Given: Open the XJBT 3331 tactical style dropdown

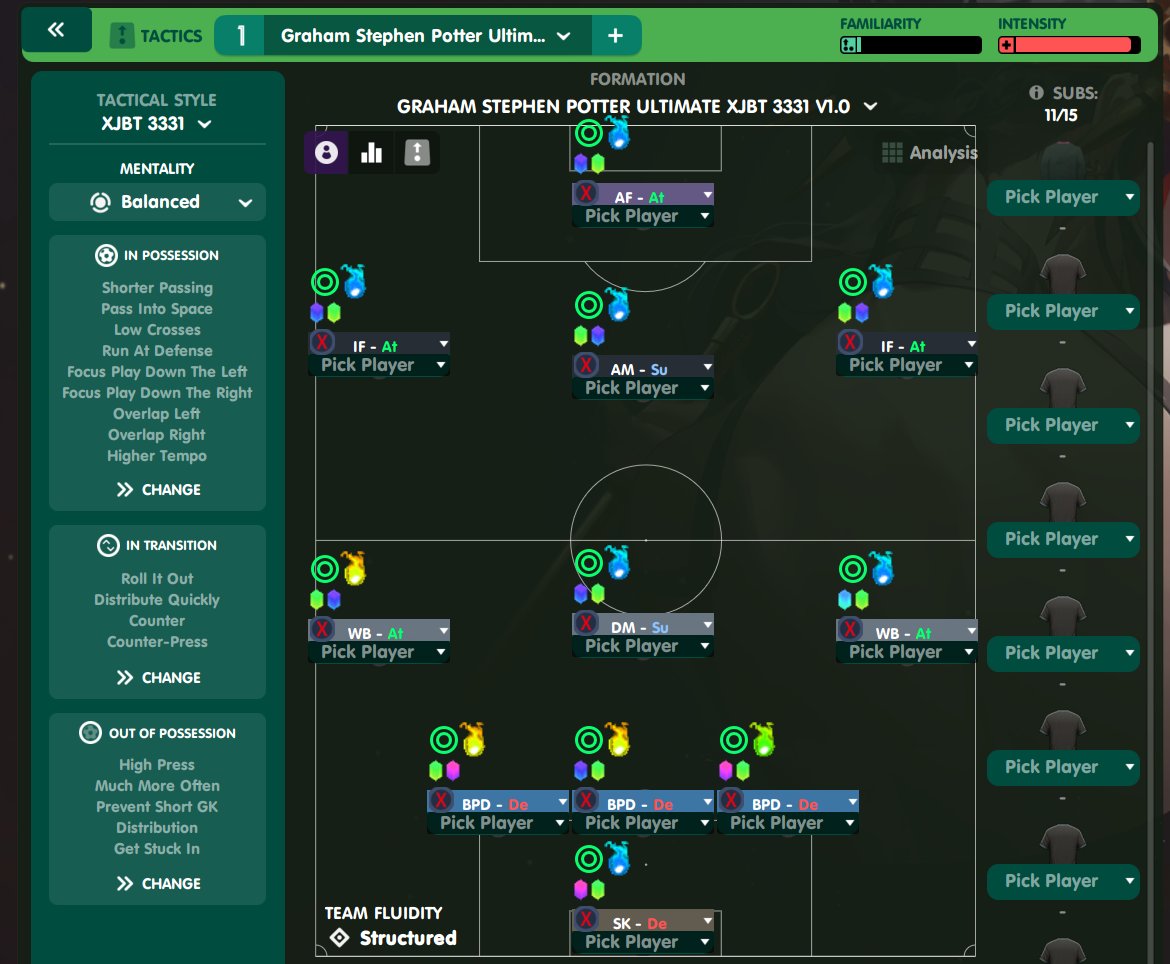Looking at the screenshot, I should coord(157,124).
